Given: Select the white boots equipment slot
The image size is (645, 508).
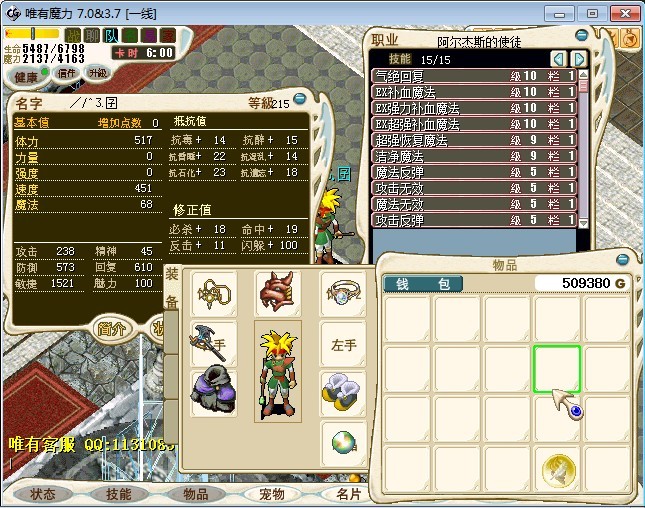Looking at the screenshot, I should tap(342, 392).
